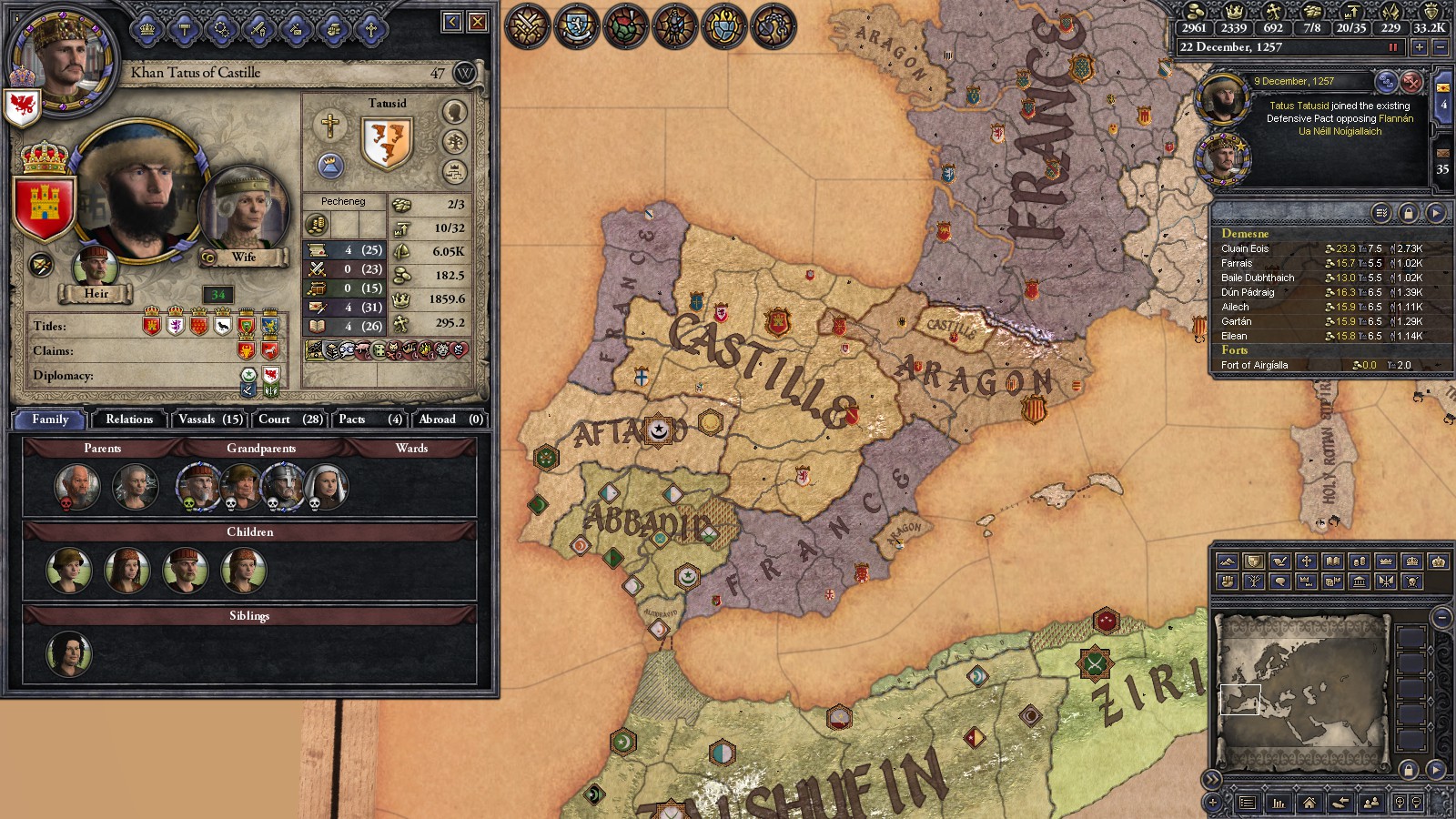Choose the revolt risk fist map mode
The height and width of the screenshot is (819, 1456).
pyautogui.click(x=1228, y=581)
